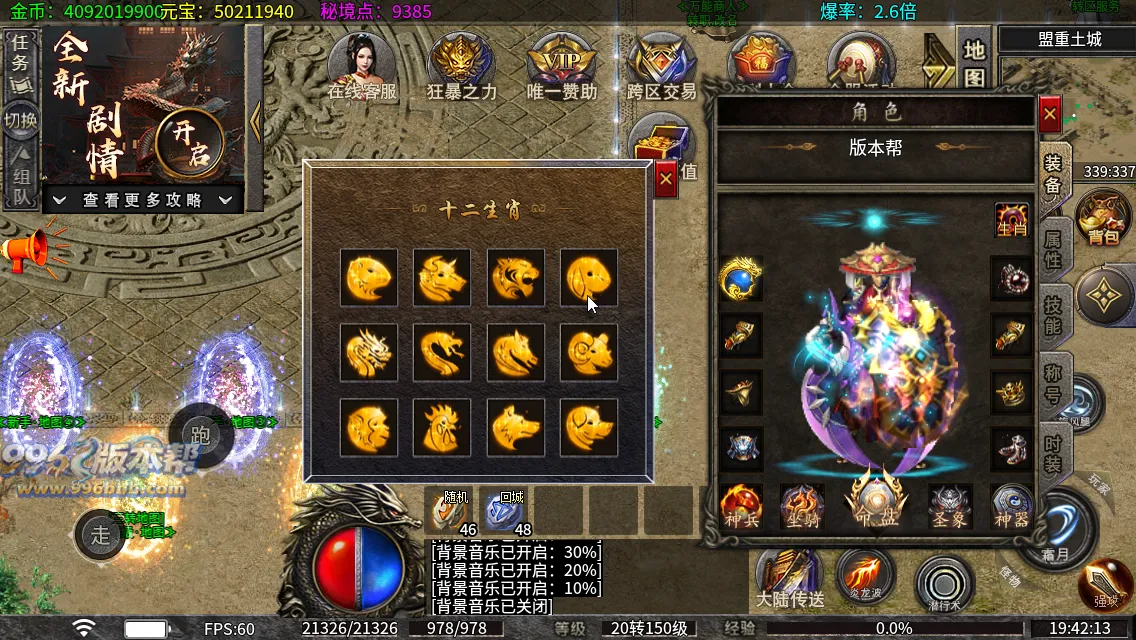Open the 背包 backpack

[1103, 216]
